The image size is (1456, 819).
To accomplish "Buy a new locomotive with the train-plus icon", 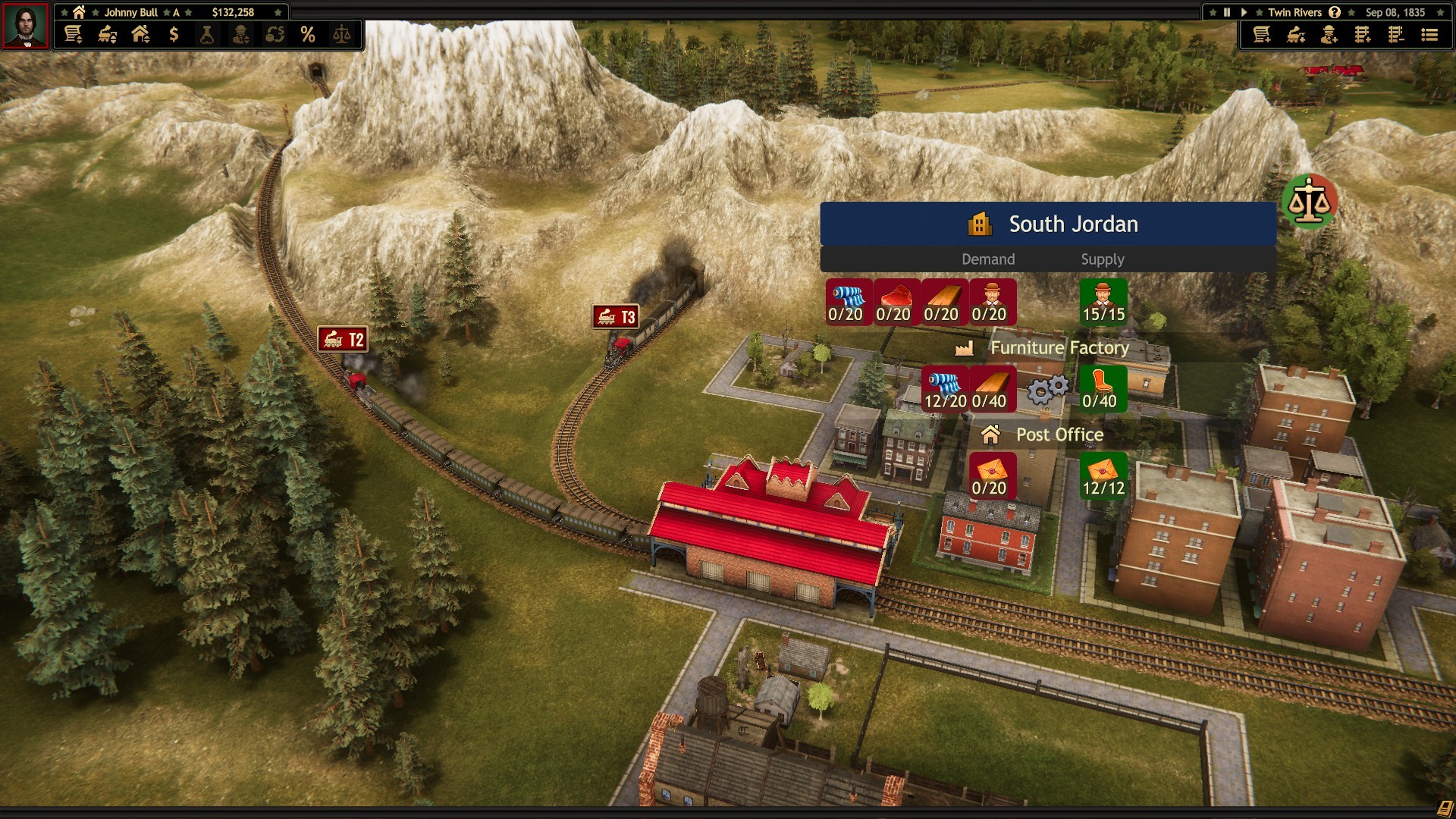I will (x=1295, y=35).
